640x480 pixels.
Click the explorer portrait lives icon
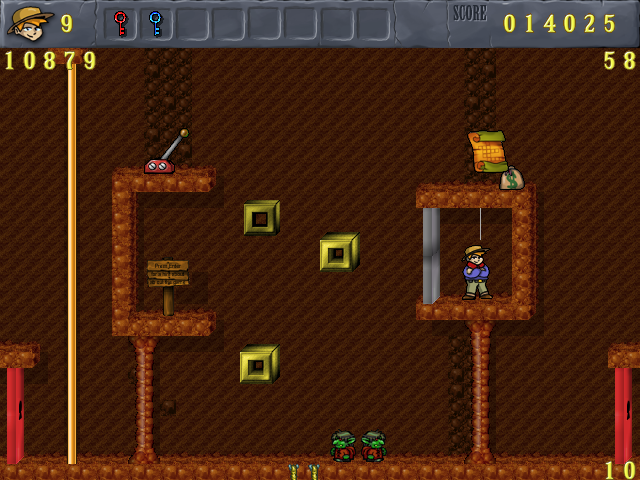pos(30,23)
